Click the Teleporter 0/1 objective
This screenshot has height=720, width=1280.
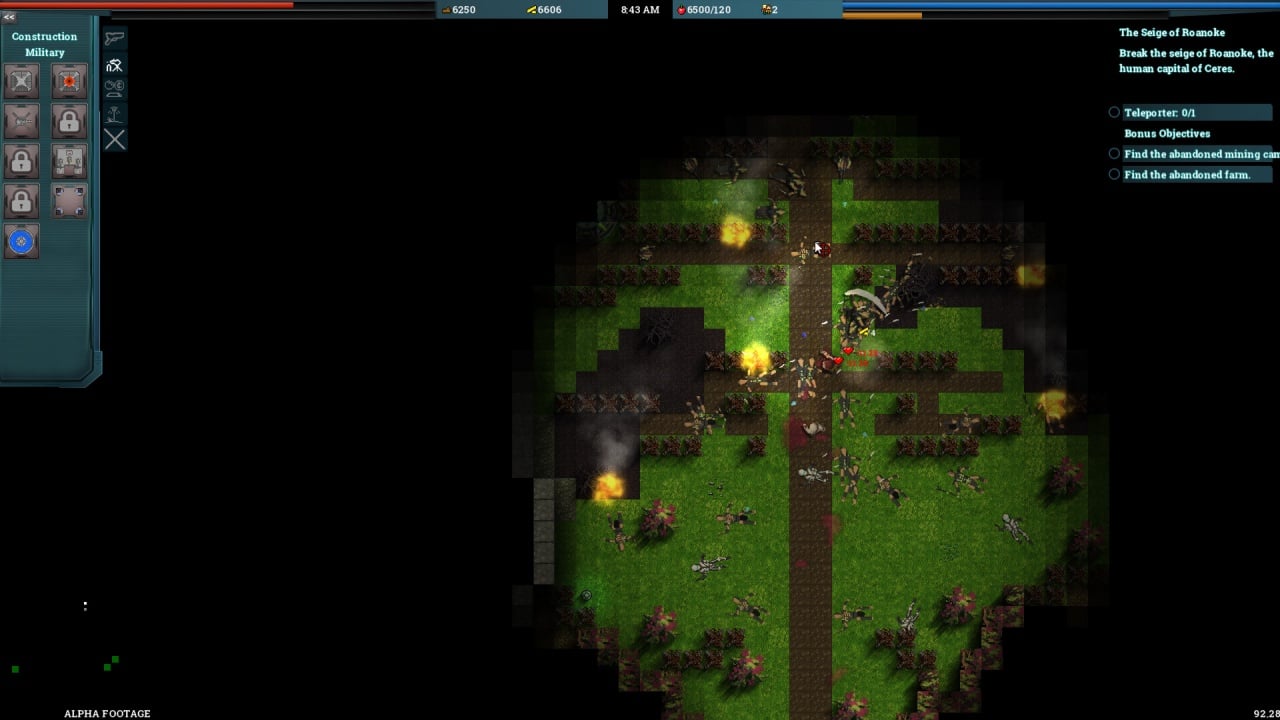1159,113
